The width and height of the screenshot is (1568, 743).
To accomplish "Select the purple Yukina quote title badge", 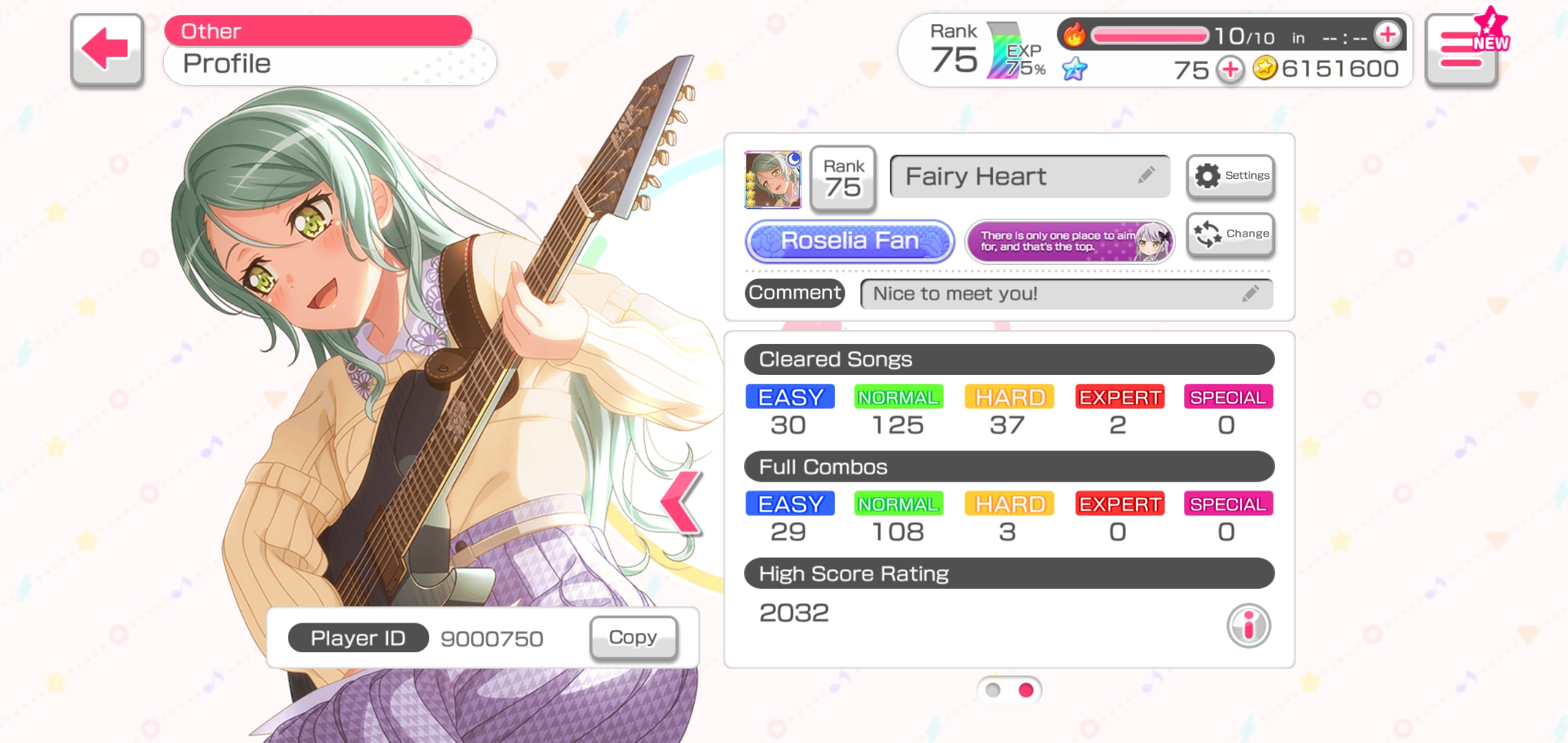I will tap(1069, 241).
